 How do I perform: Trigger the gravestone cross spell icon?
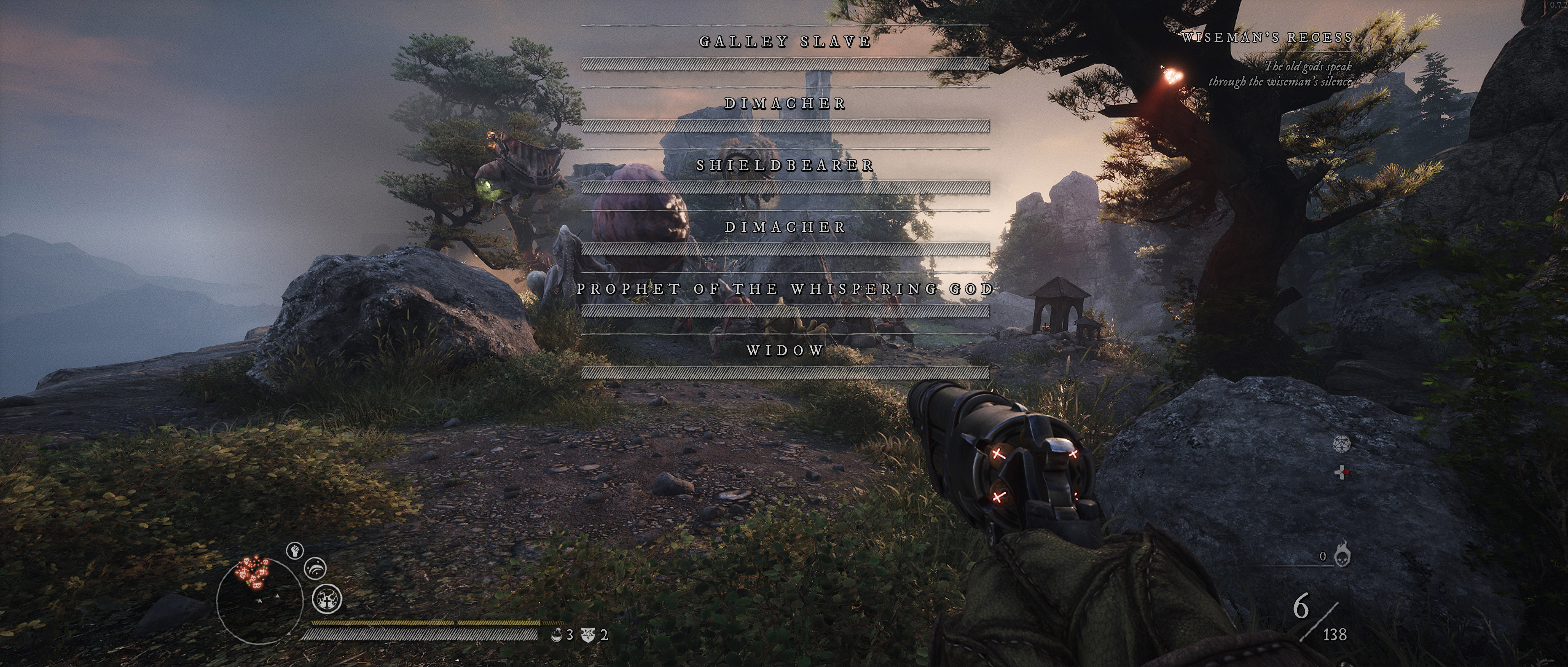coord(327,599)
